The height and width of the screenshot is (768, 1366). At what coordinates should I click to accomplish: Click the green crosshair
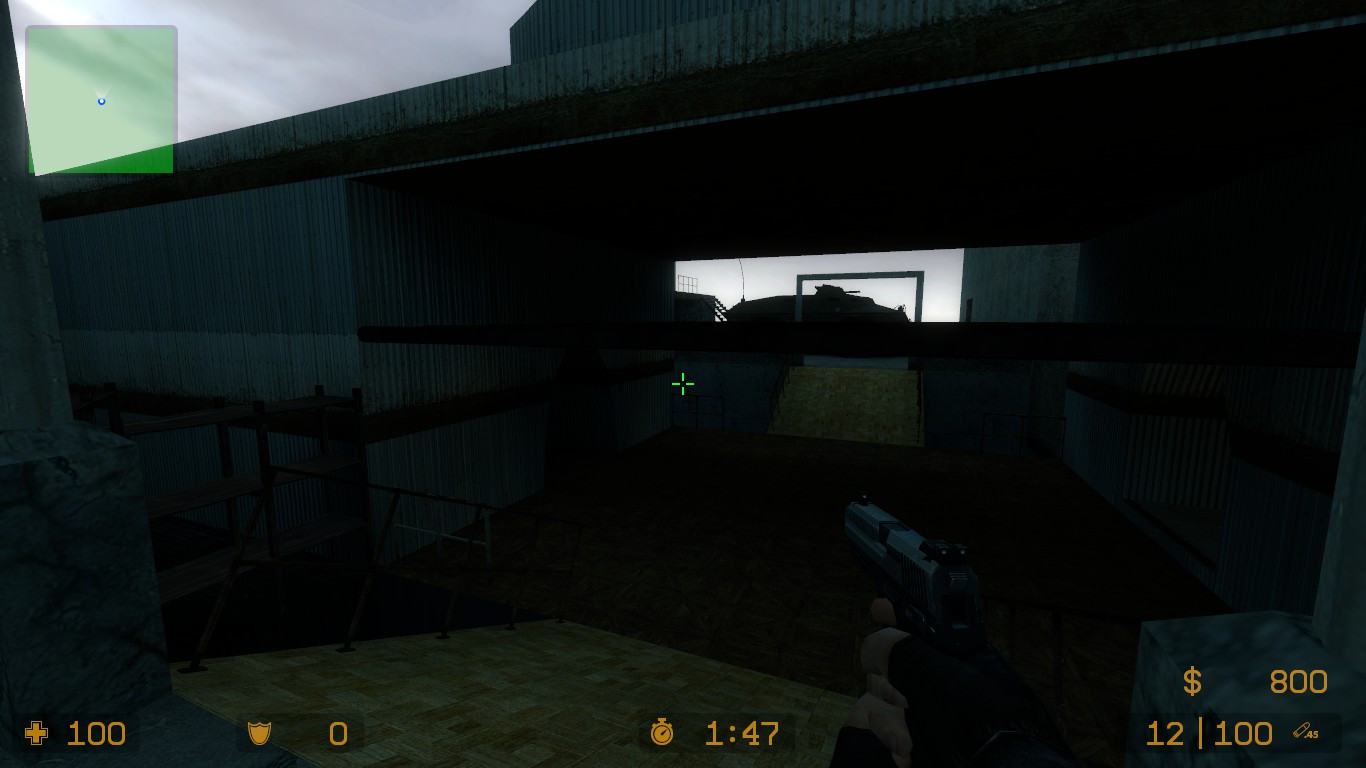pyautogui.click(x=681, y=384)
